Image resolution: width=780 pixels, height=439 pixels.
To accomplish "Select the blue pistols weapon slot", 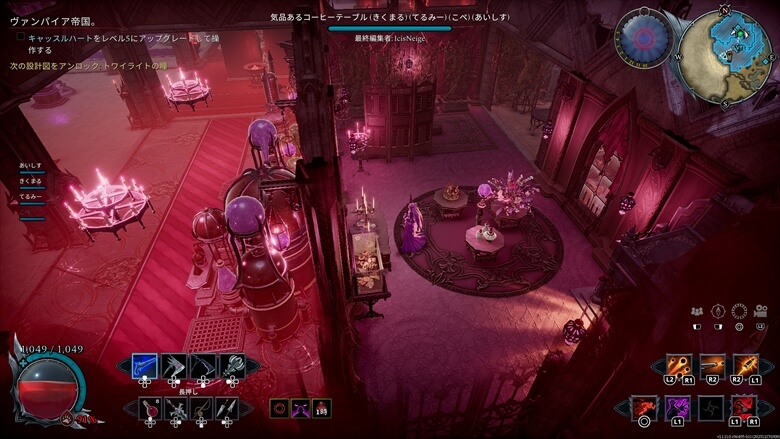I will pos(145,366).
